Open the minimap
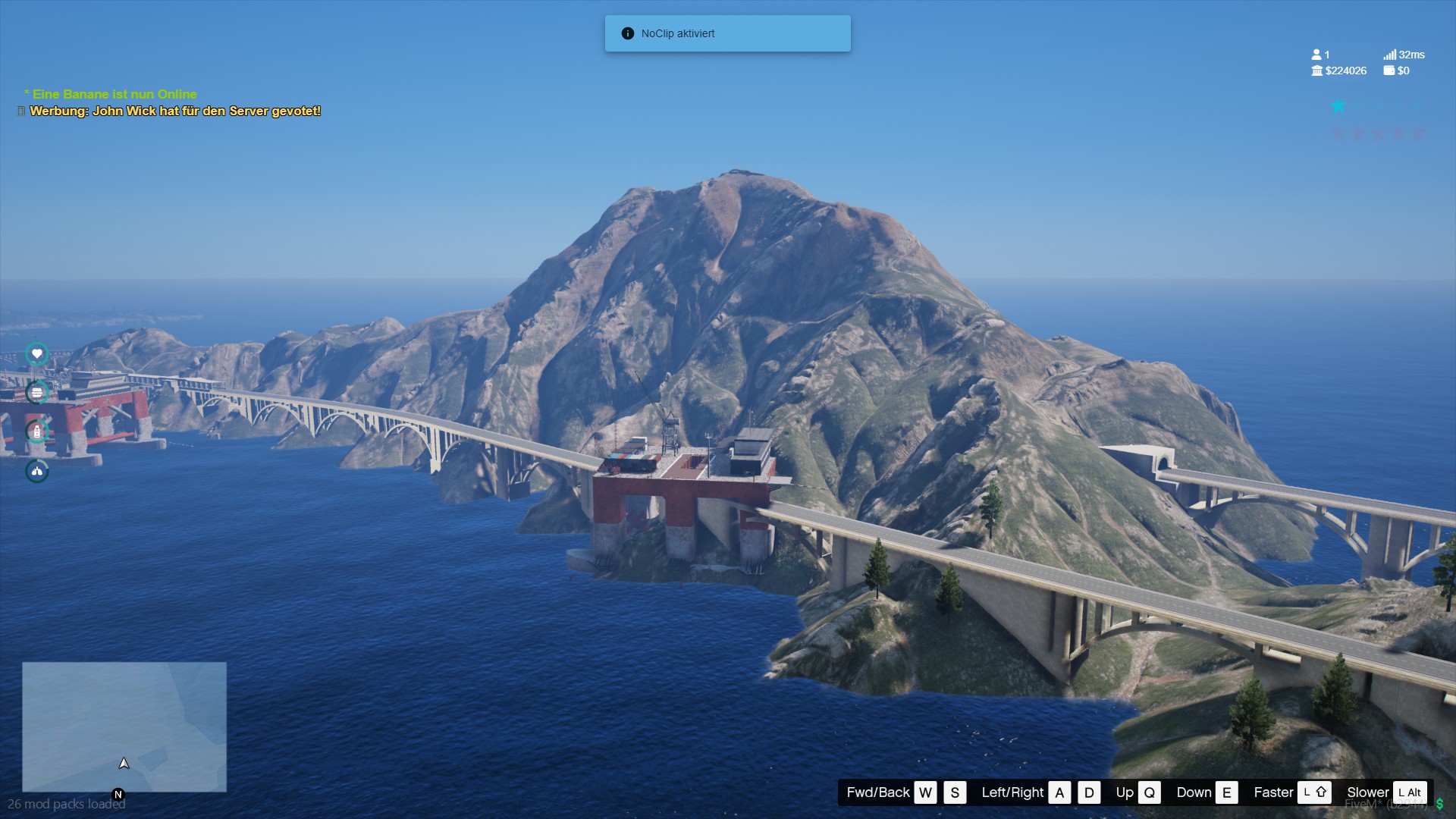The image size is (1456, 819). 124,726
